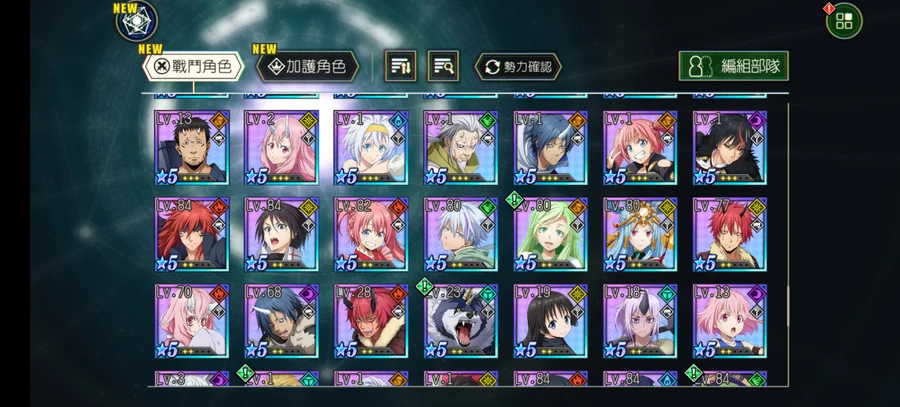Image resolution: width=900 pixels, height=407 pixels.
Task: Pick the Lv.1 gray-haired old man
Action: point(461,148)
